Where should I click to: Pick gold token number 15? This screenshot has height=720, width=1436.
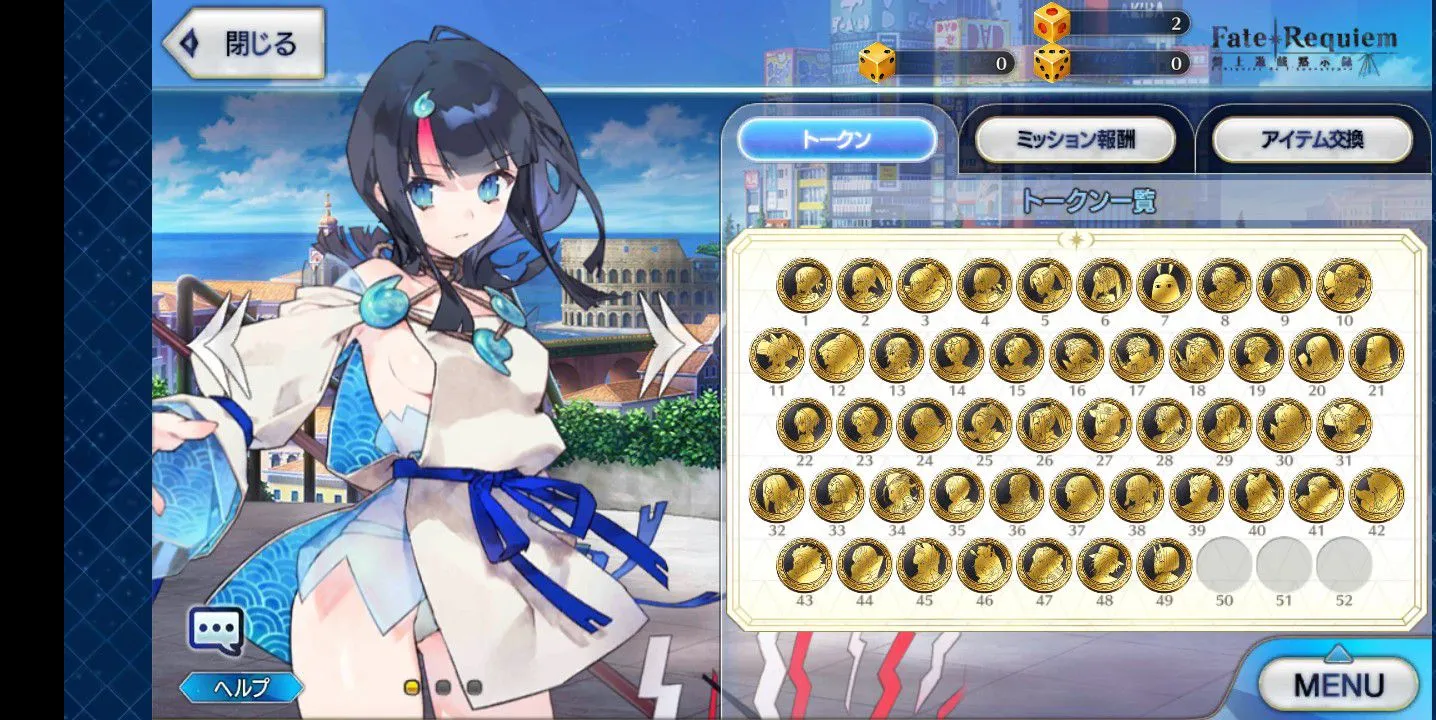coord(1016,355)
